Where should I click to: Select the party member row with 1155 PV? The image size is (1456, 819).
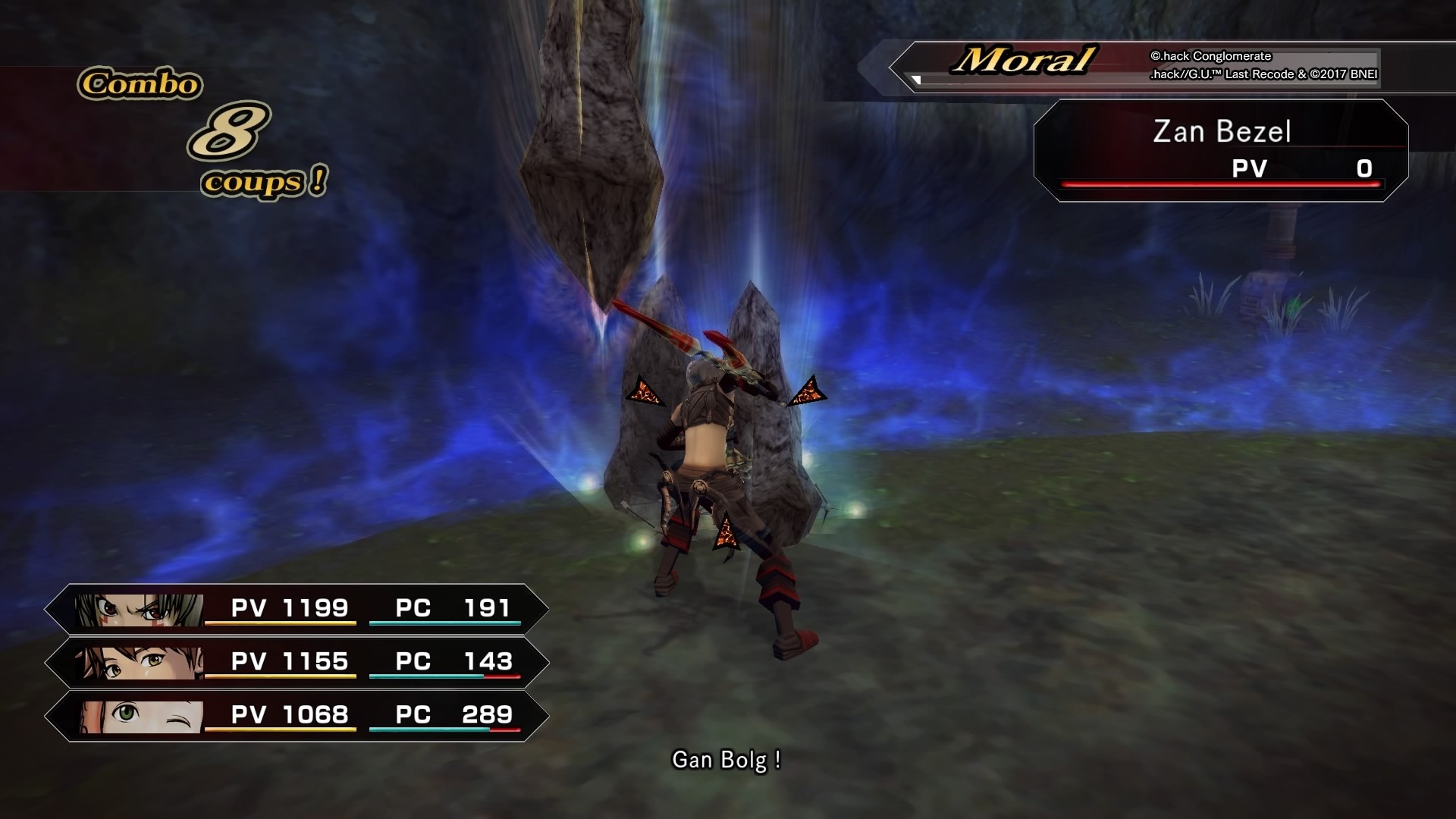pos(297,662)
